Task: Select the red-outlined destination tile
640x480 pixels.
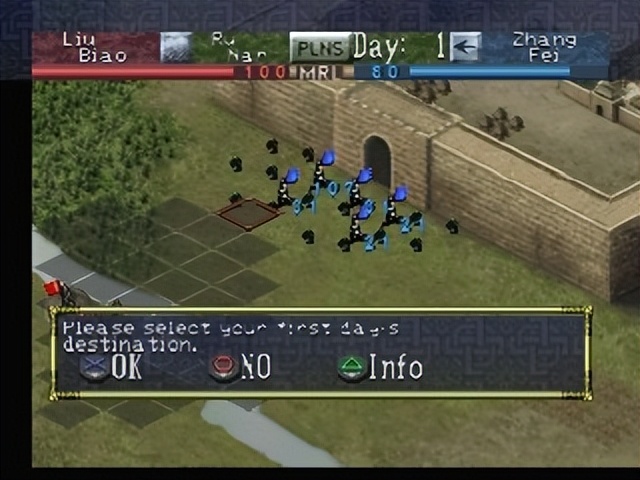Action: [249, 212]
